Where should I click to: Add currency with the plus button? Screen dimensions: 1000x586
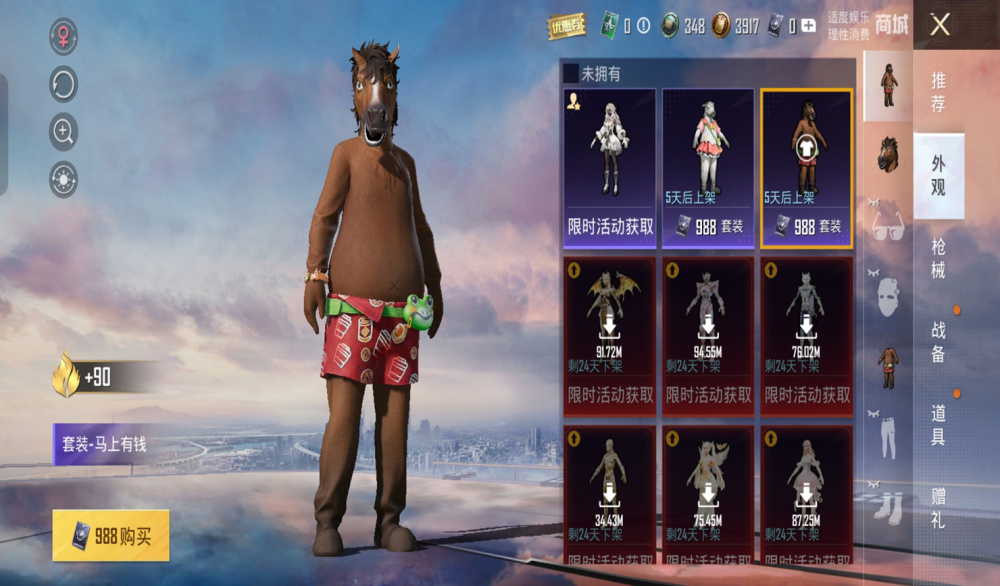[x=808, y=27]
